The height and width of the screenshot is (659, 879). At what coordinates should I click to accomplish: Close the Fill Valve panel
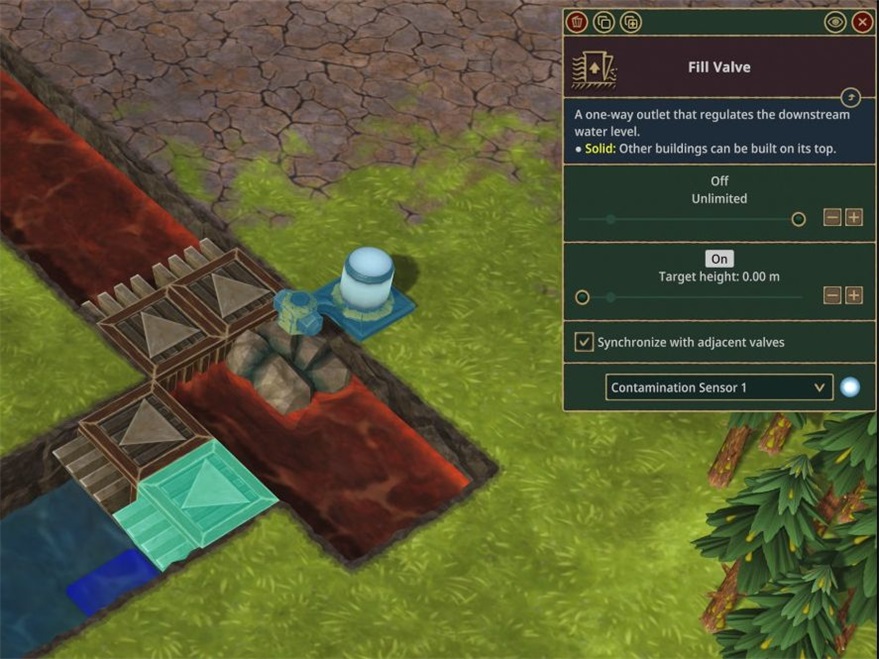coord(862,22)
